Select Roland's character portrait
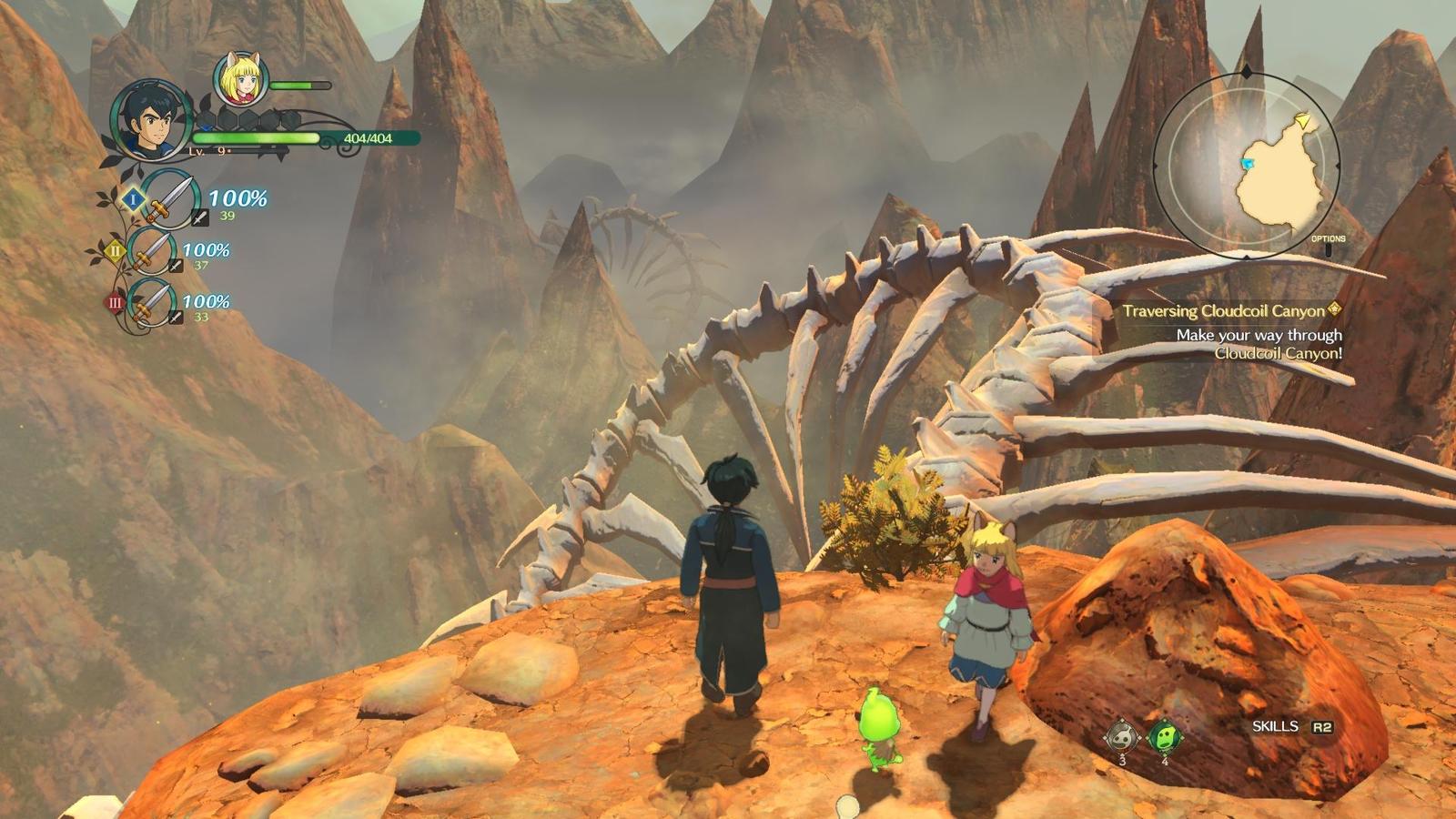Screen dimensions: 1456x819 point(151,121)
